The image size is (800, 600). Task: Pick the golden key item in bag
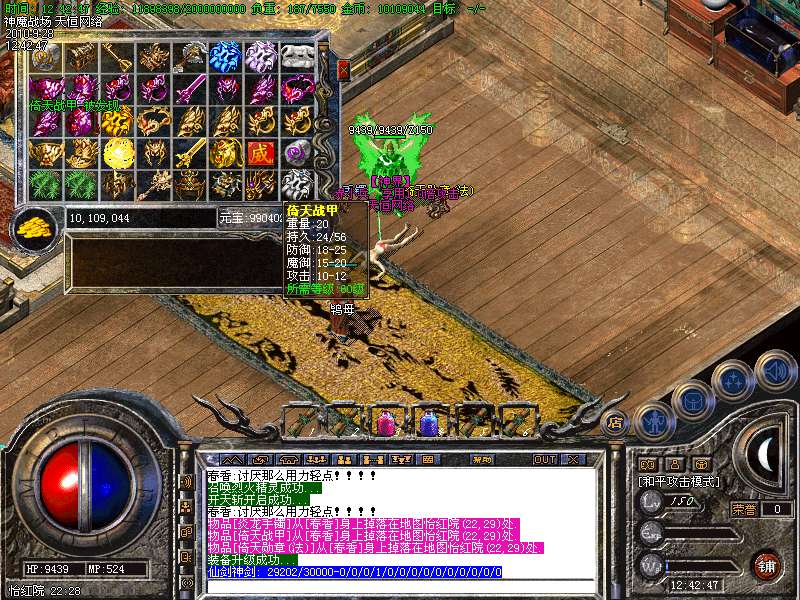pyautogui.click(x=118, y=57)
